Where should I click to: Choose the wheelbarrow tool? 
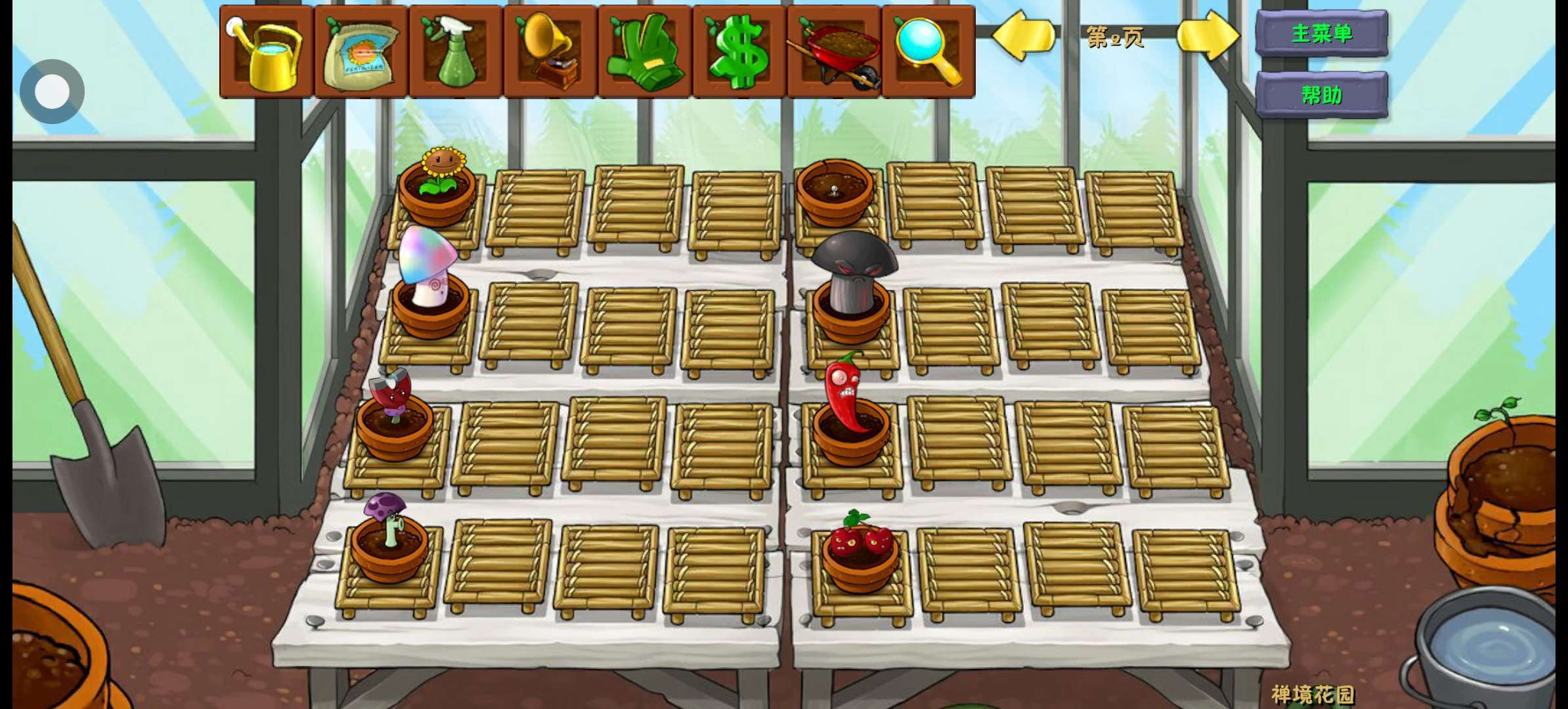(834, 53)
